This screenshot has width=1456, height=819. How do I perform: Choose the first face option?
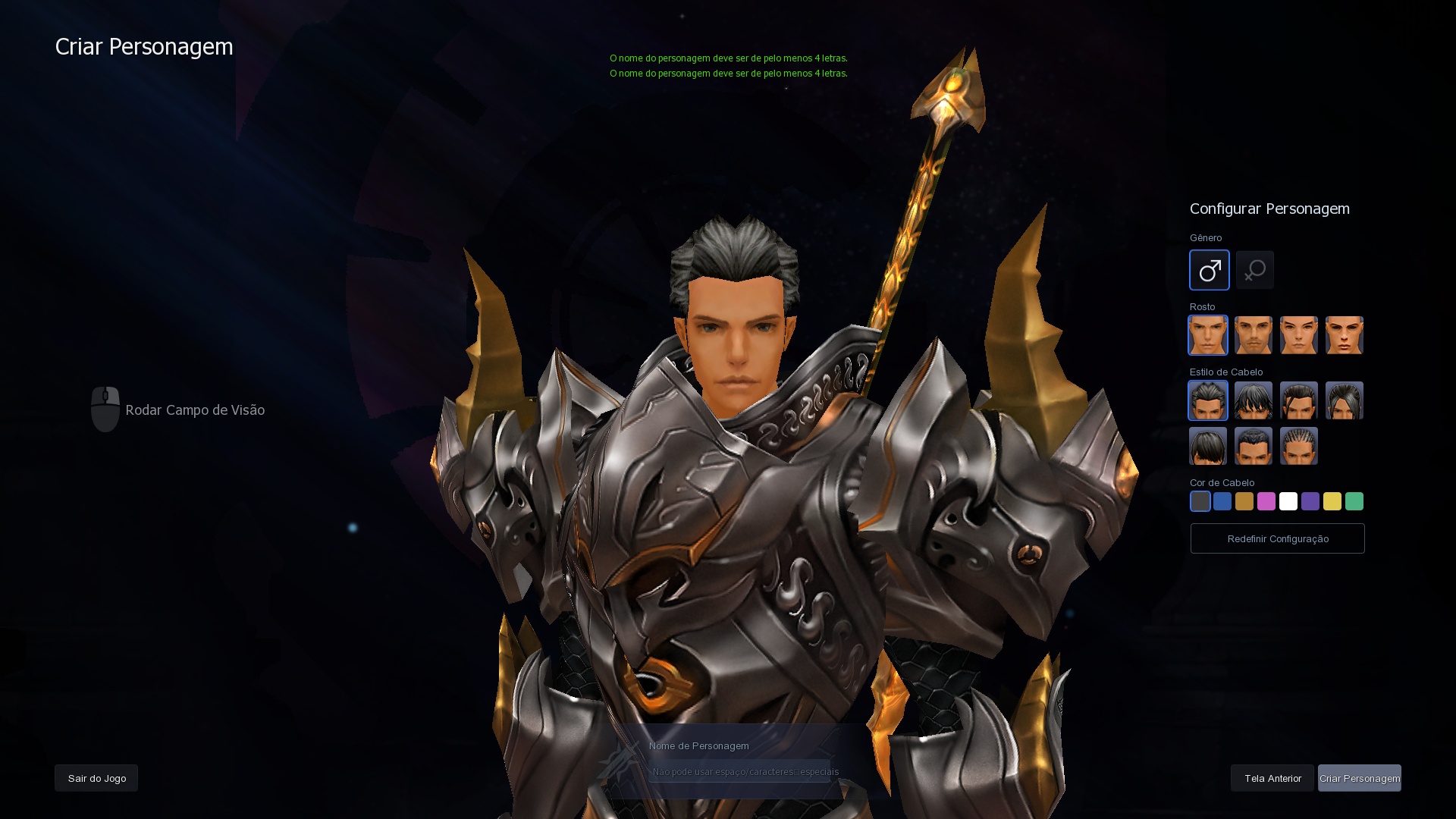[x=1207, y=334]
